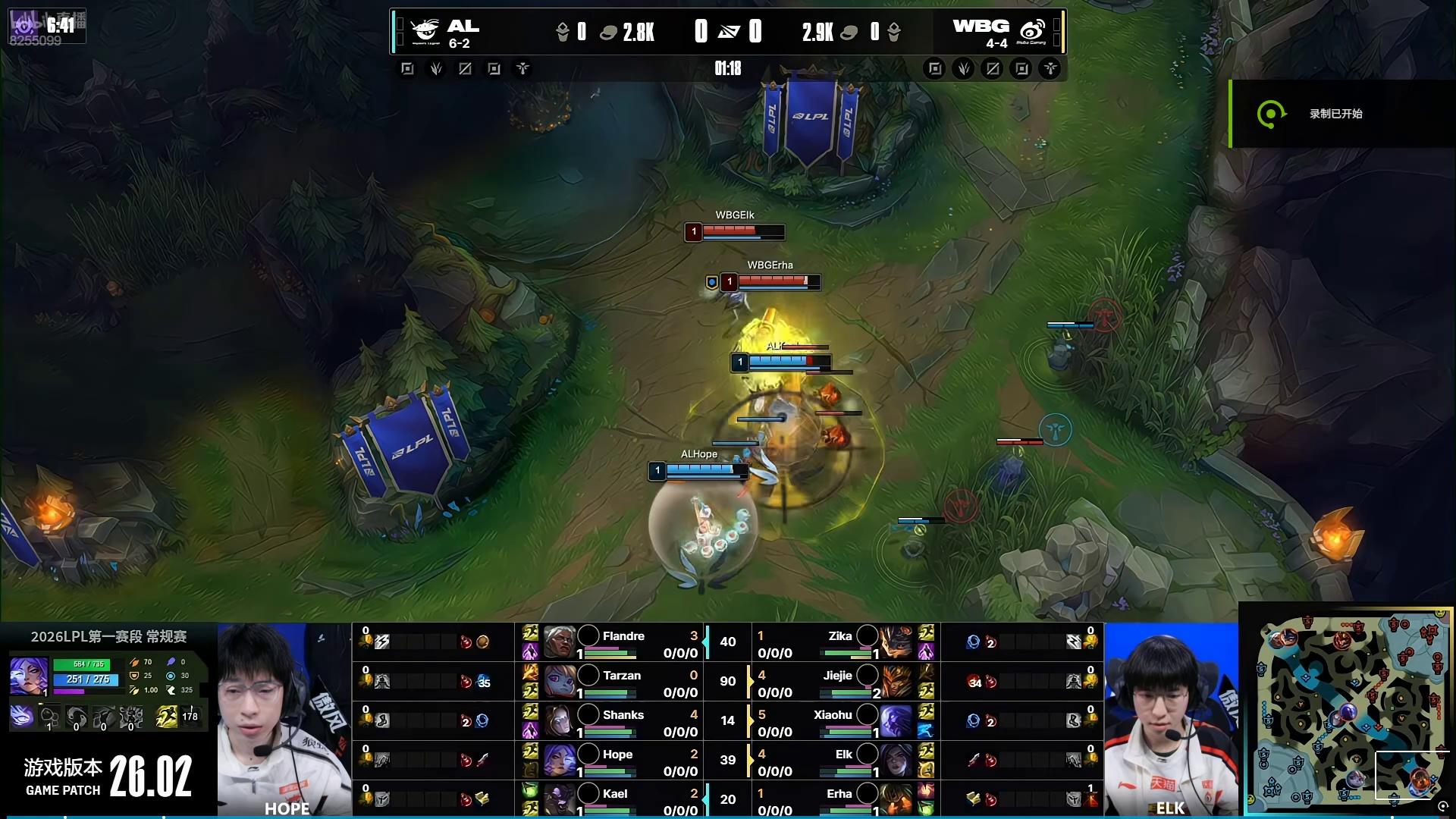Select Flandre's champion portrait in scoreboard
Viewport: 1456px width, 819px height.
click(559, 642)
